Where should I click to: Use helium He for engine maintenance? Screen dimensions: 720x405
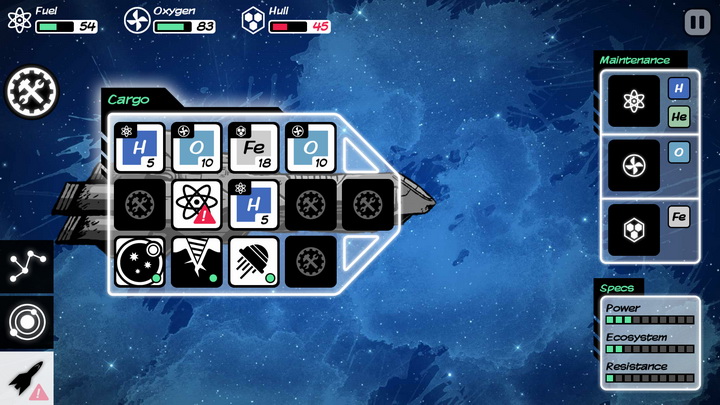click(x=680, y=117)
